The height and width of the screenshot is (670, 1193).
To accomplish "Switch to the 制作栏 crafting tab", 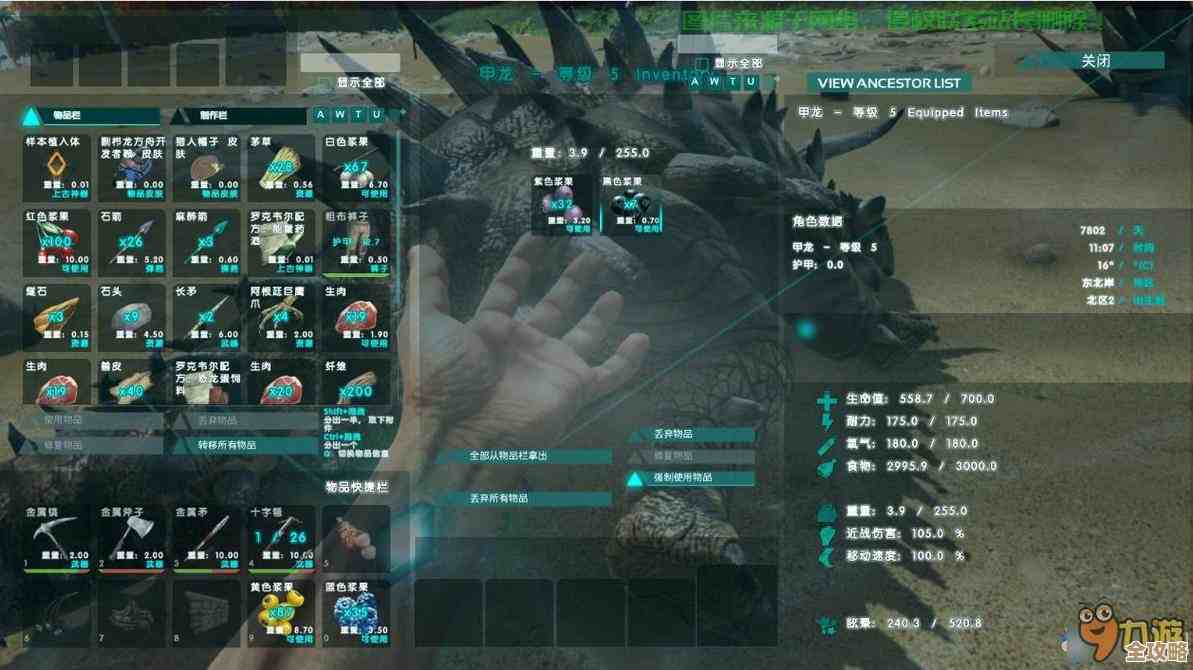I will 239,116.
